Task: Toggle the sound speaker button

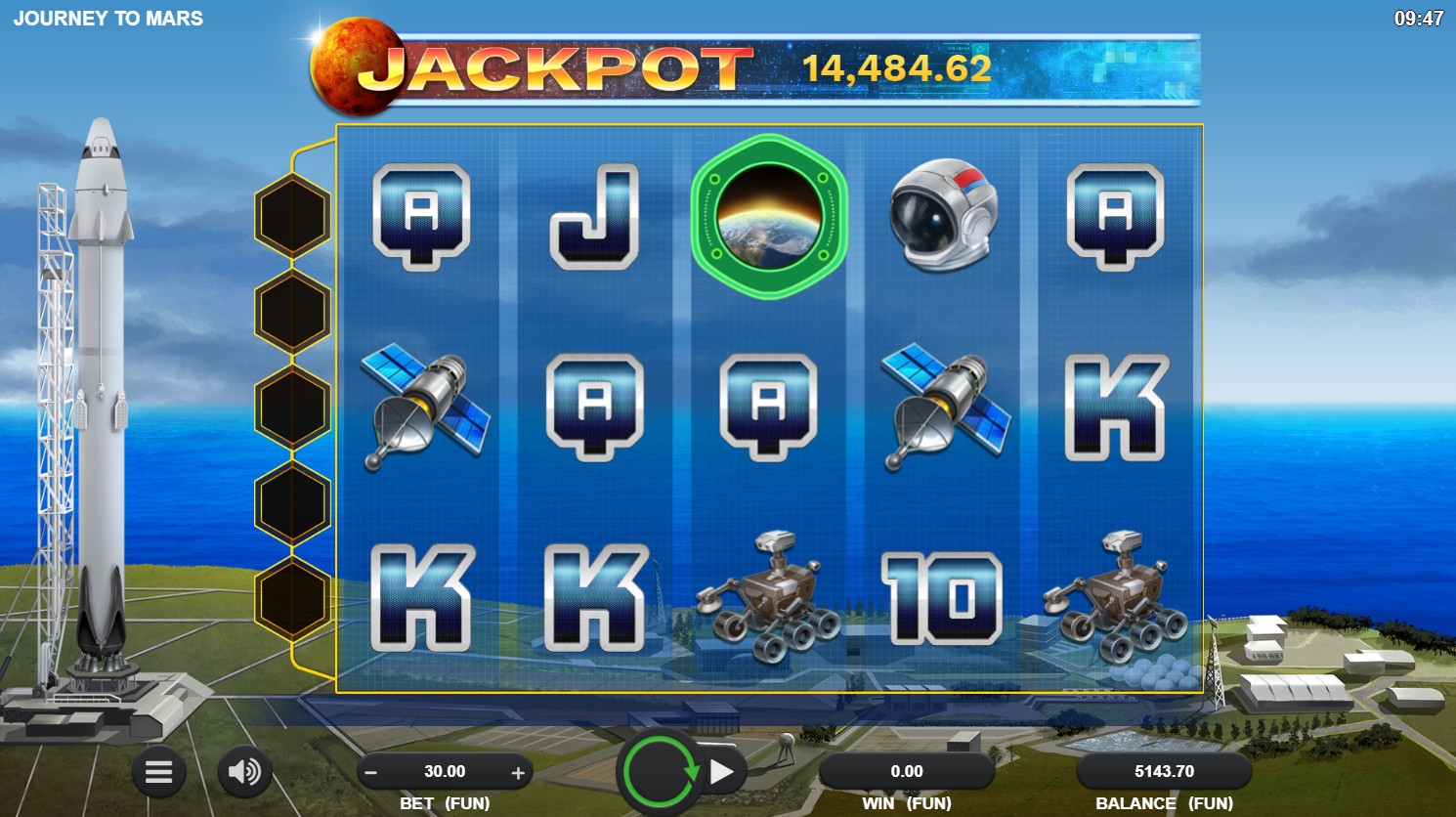Action: point(244,772)
